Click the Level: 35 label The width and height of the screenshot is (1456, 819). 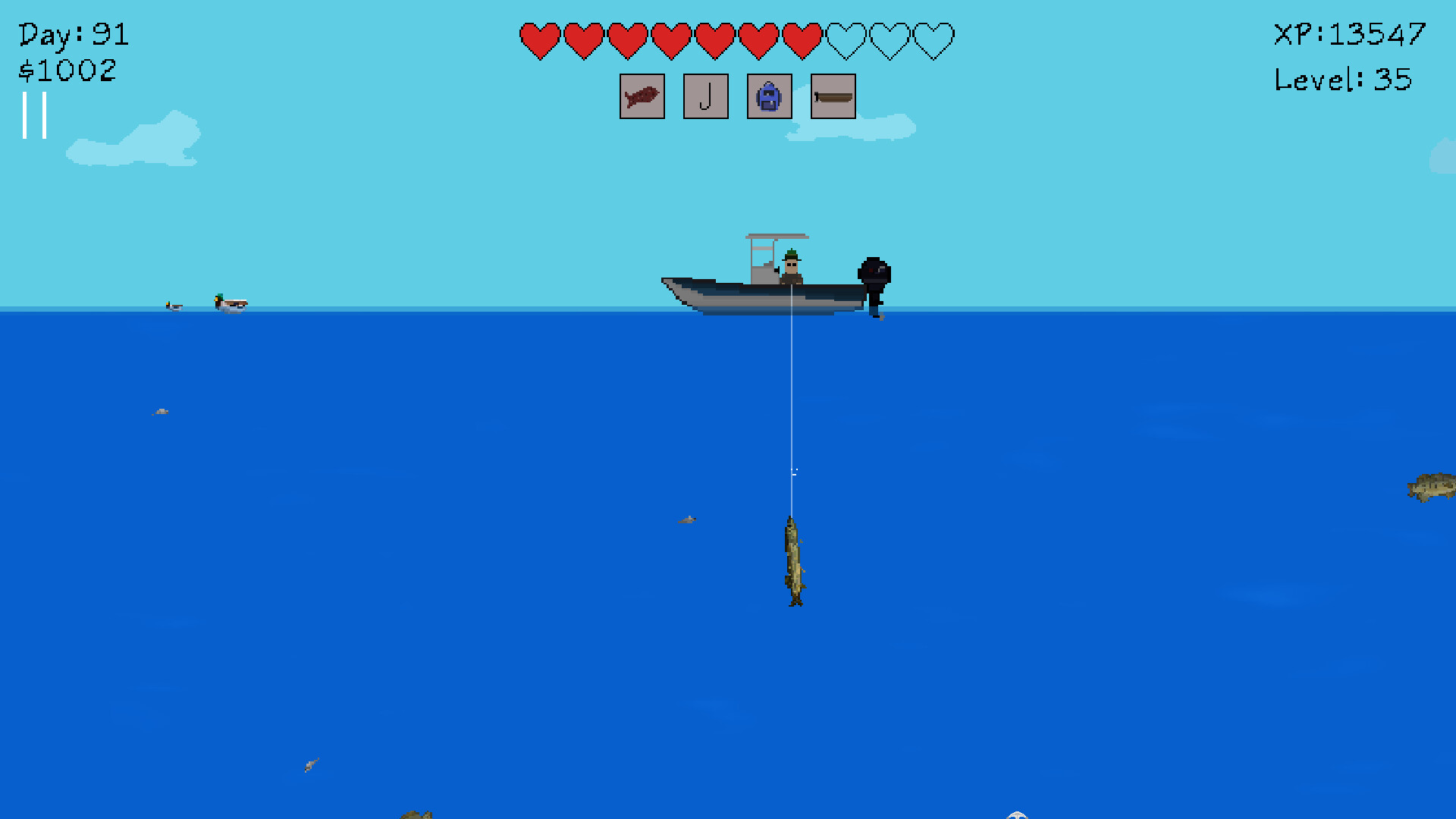coord(1342,78)
